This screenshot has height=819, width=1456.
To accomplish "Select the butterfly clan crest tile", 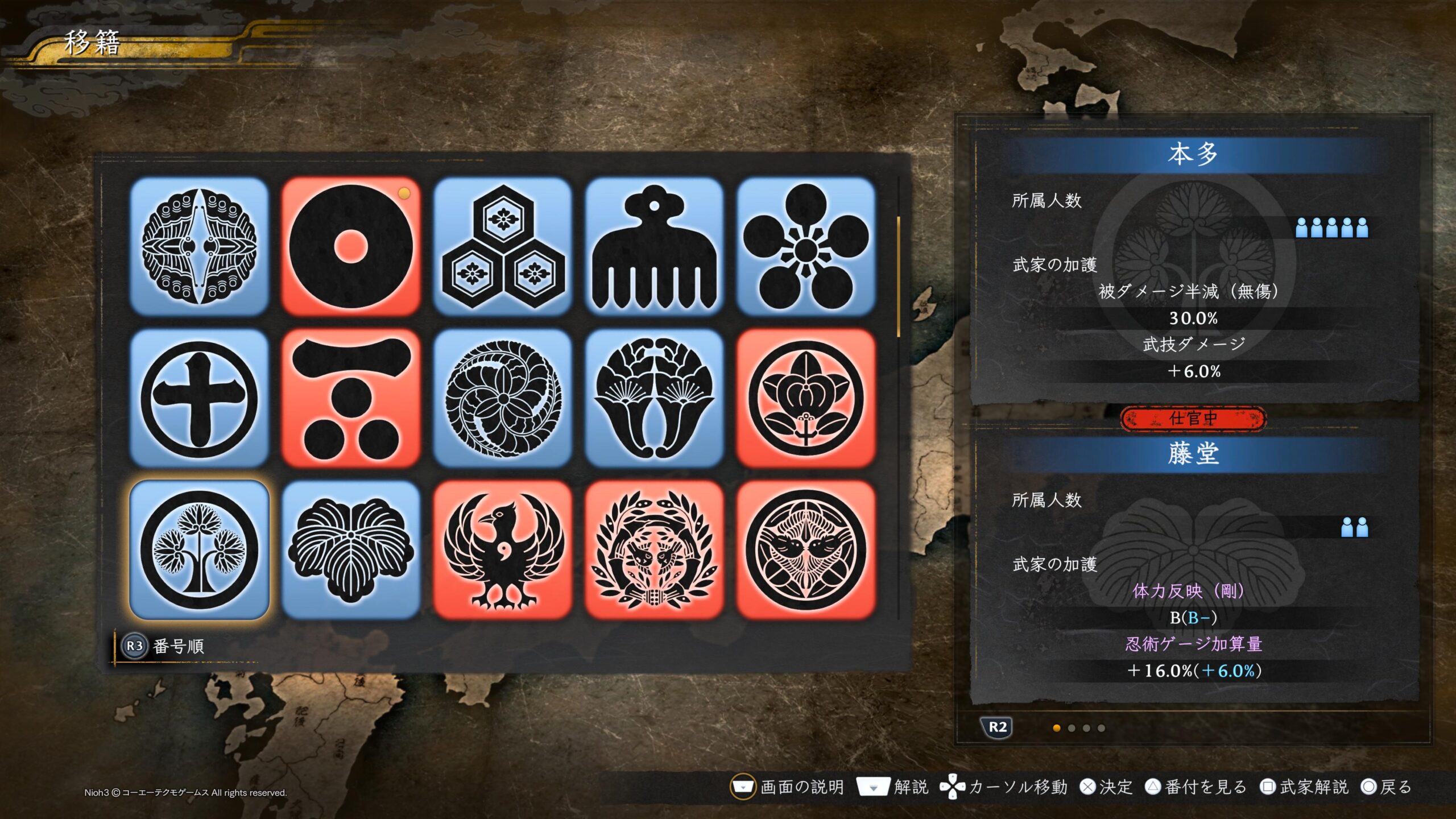I will 199,246.
